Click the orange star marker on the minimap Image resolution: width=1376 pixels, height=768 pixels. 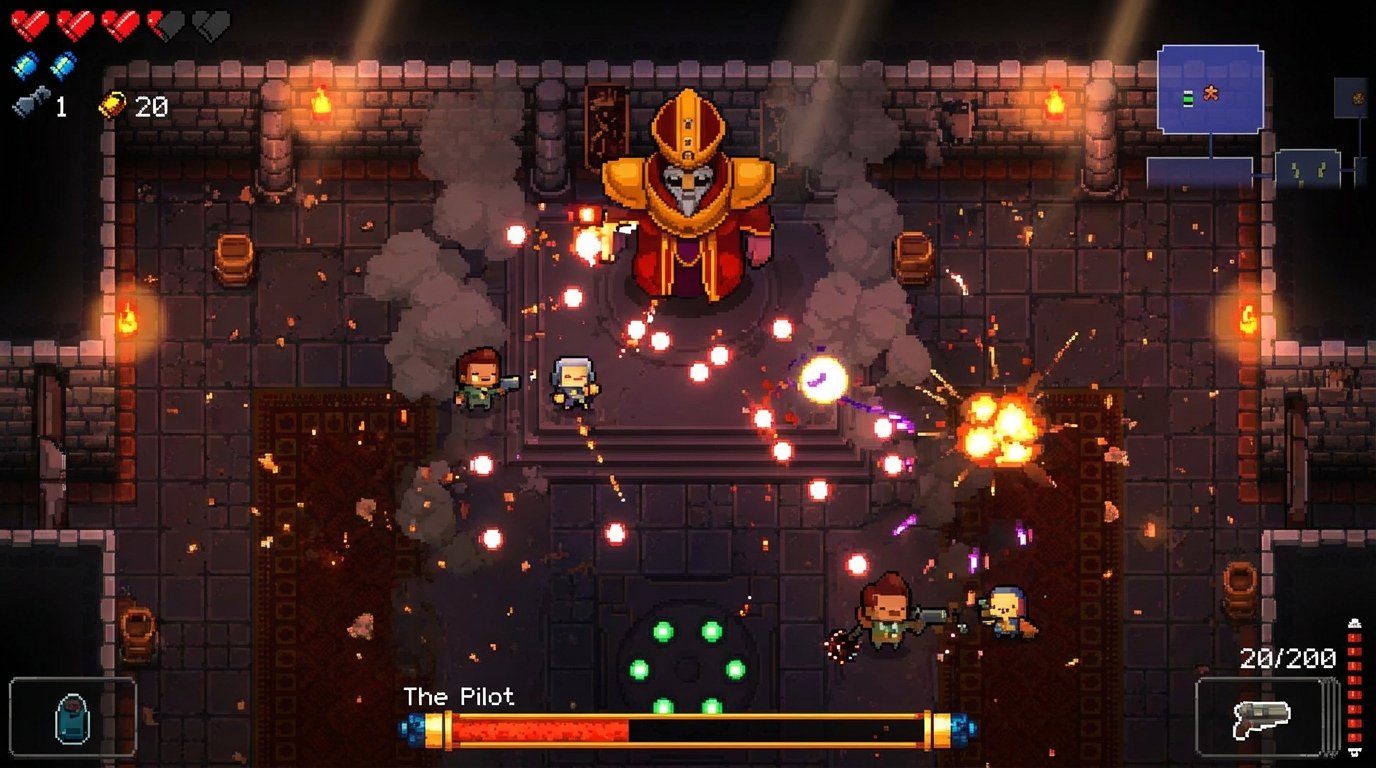click(1211, 93)
